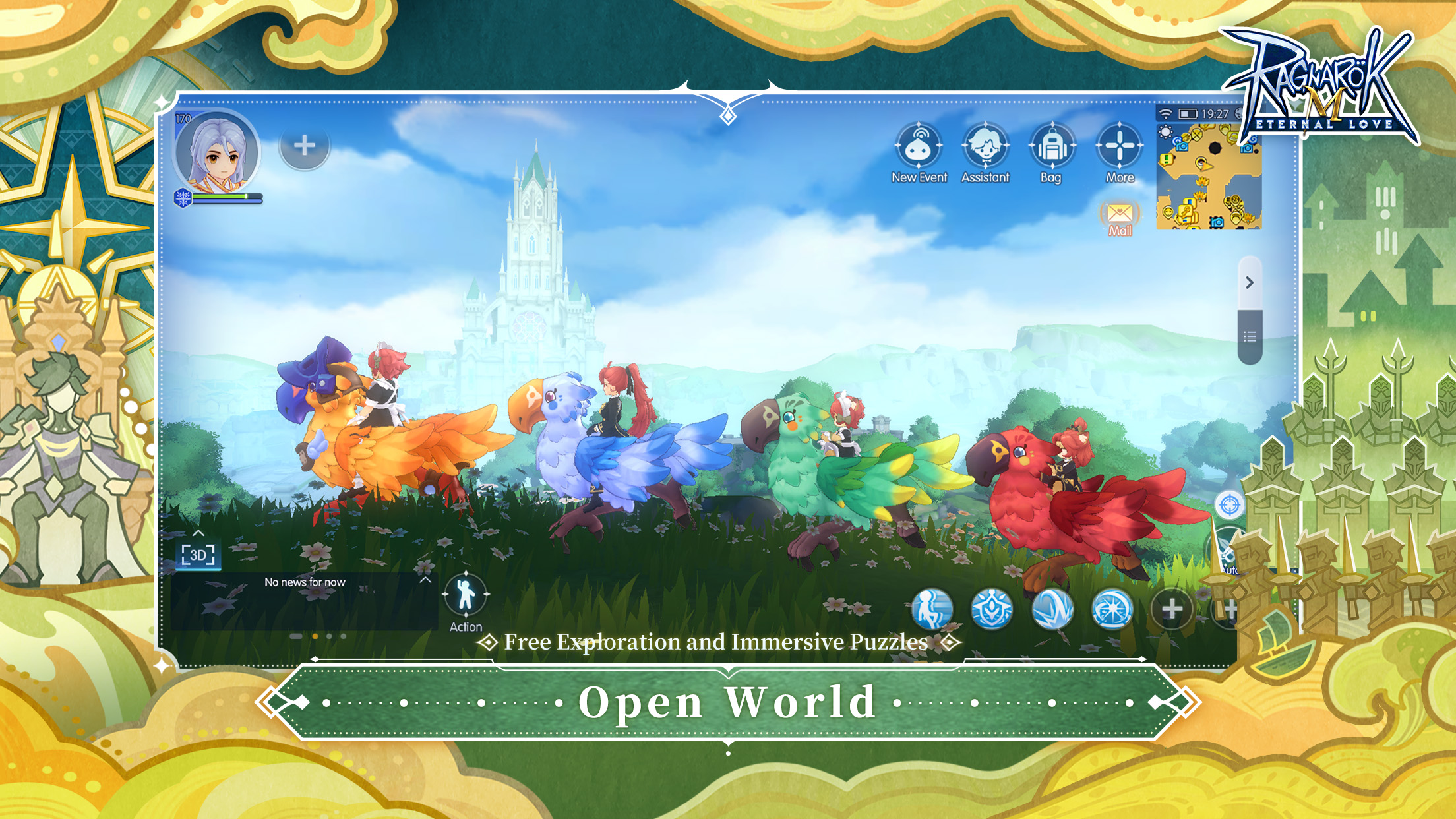
Task: Switch chat to news tab showing 'No news for now'
Action: pos(305,582)
